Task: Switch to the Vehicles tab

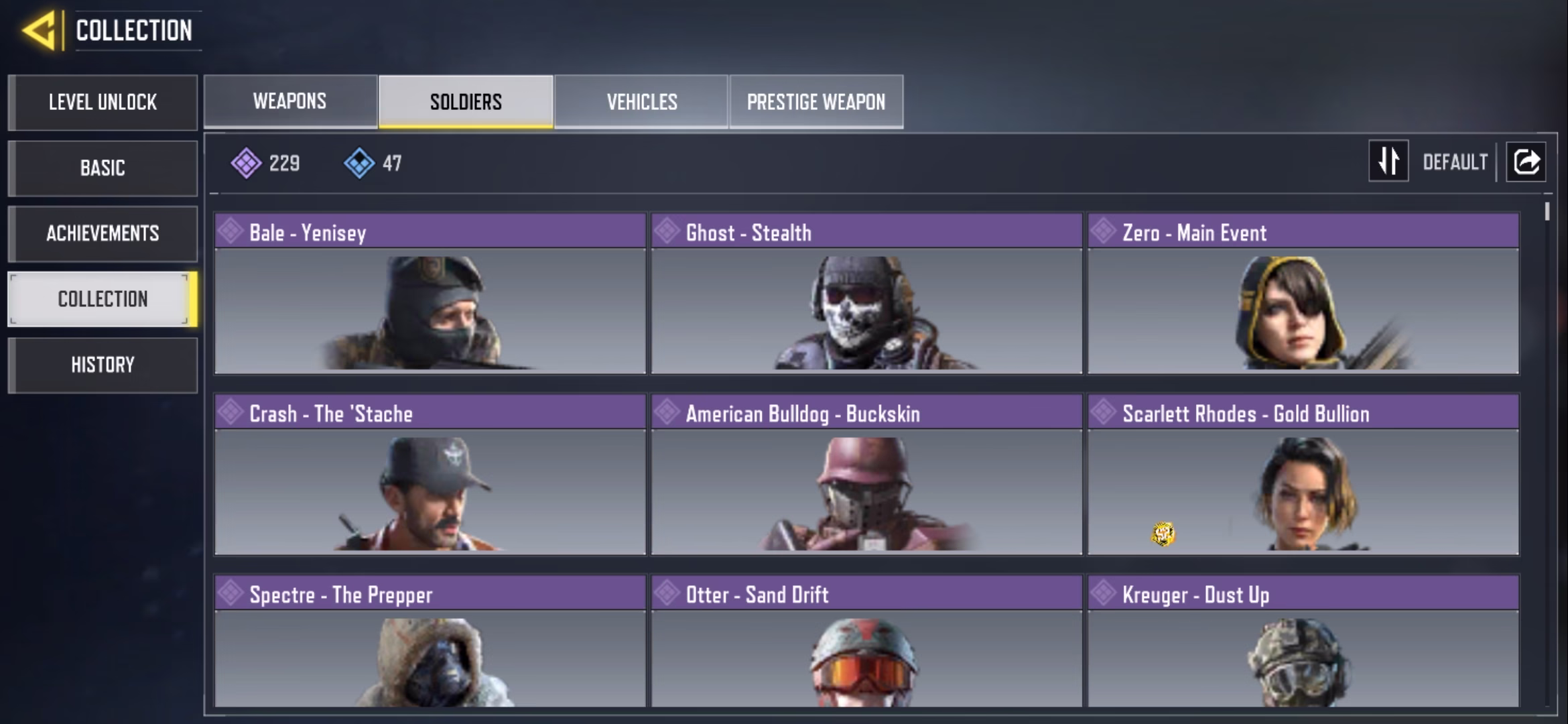Action: [x=641, y=101]
